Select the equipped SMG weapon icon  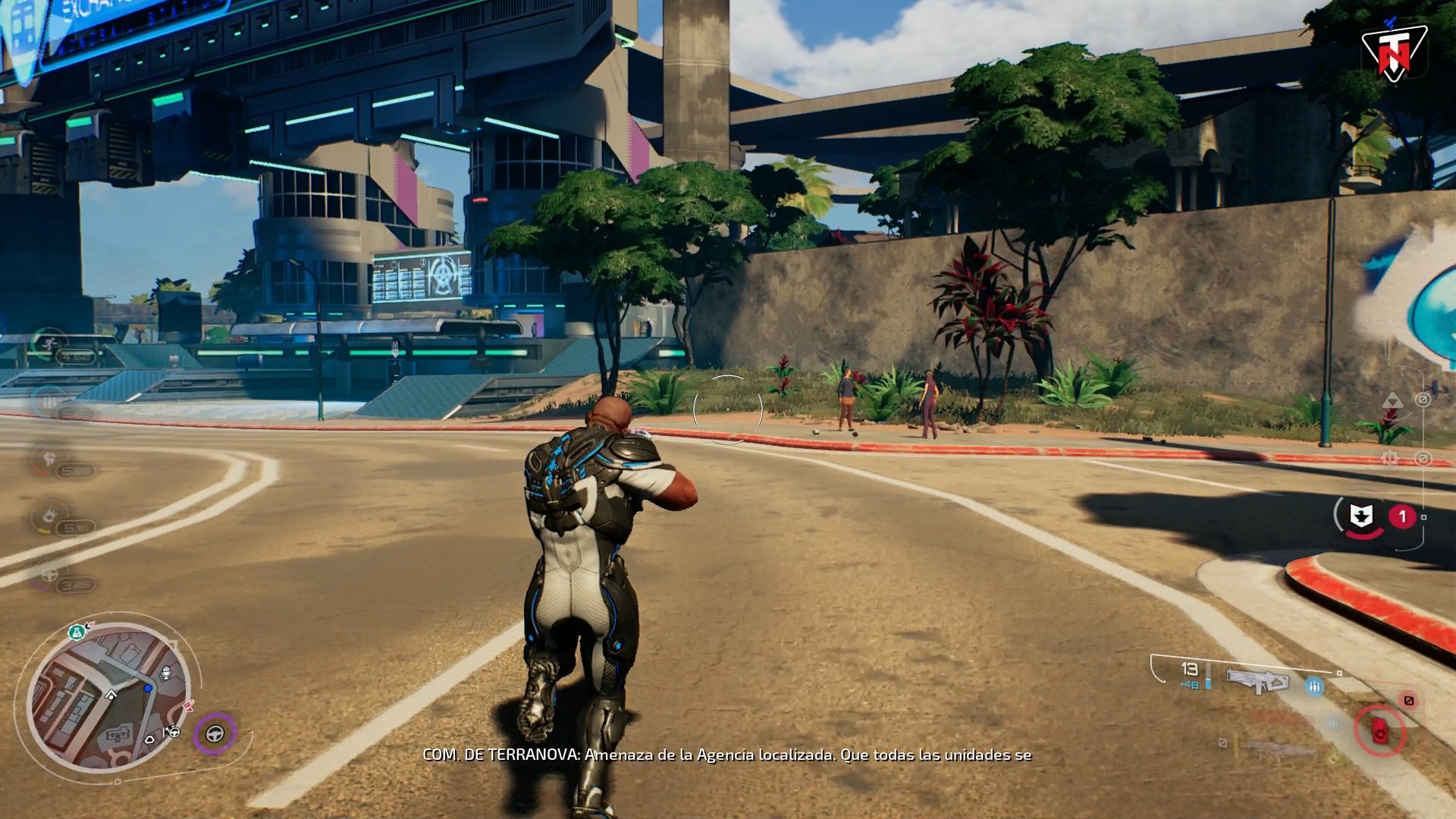click(1258, 680)
